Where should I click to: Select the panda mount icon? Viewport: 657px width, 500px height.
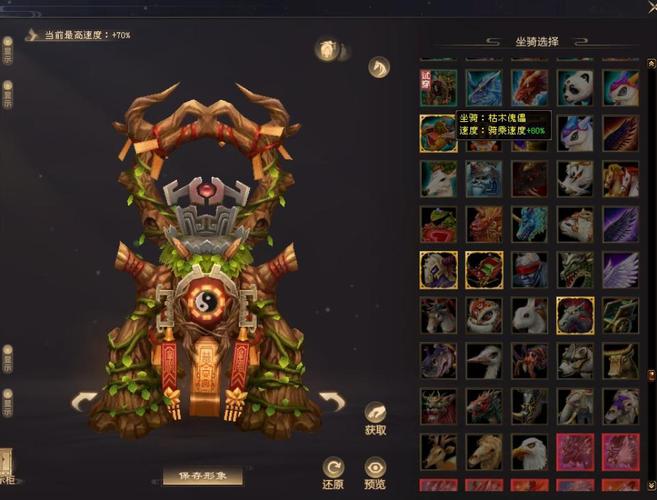(x=576, y=87)
